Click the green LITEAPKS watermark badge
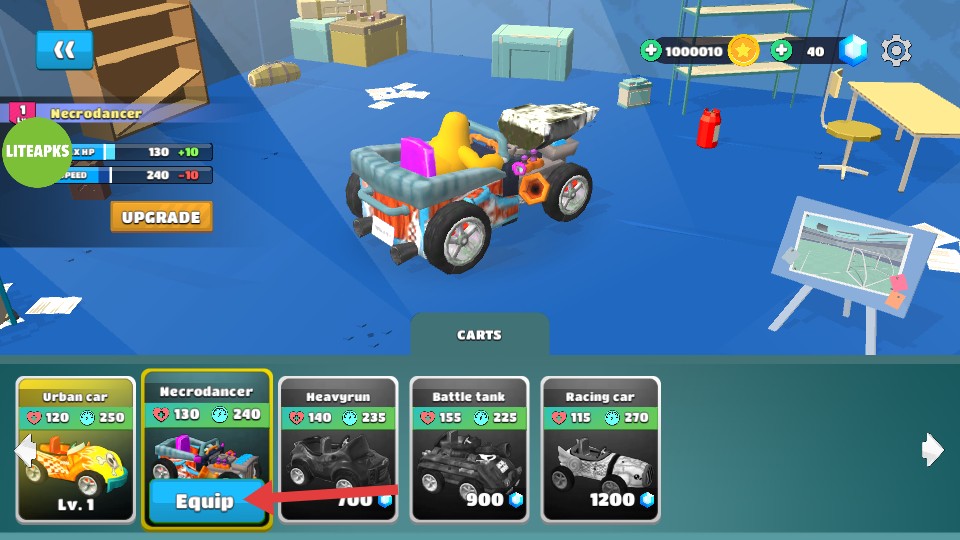Viewport: 960px width, 540px height. tap(37, 151)
